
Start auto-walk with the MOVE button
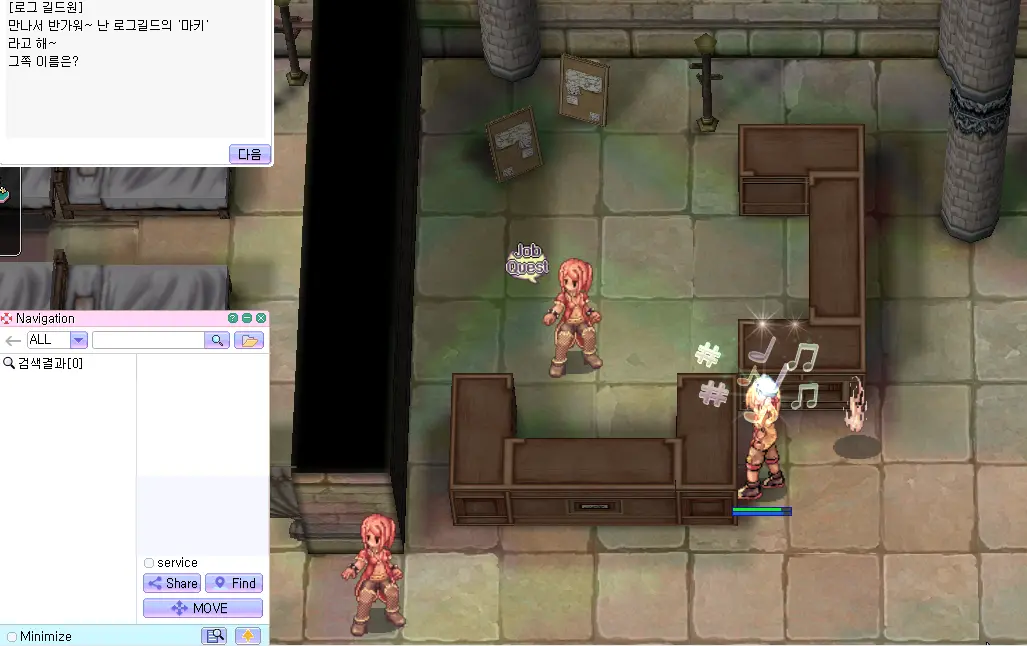(202, 608)
